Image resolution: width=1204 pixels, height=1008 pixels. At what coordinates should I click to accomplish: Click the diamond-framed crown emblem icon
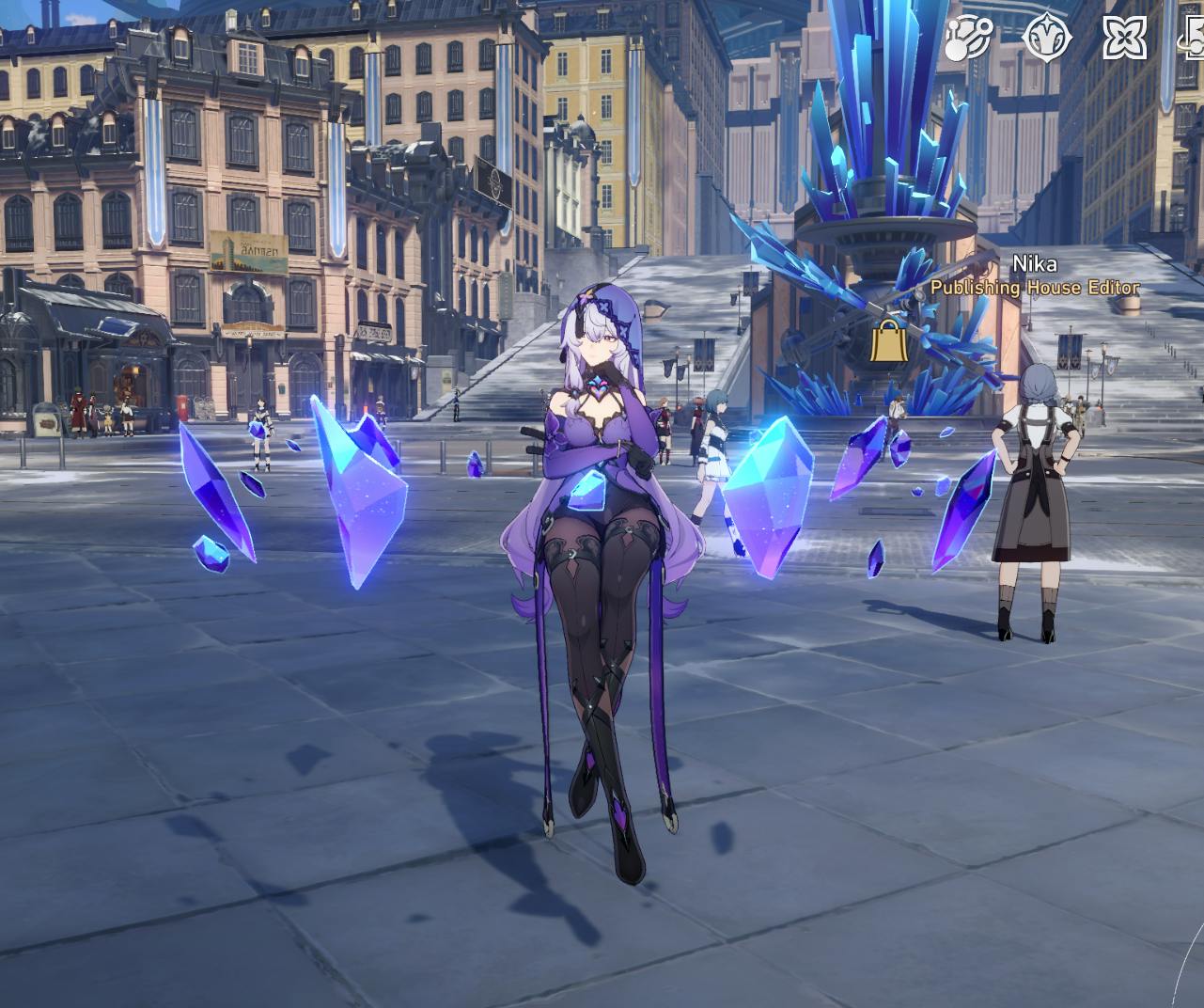(1047, 38)
